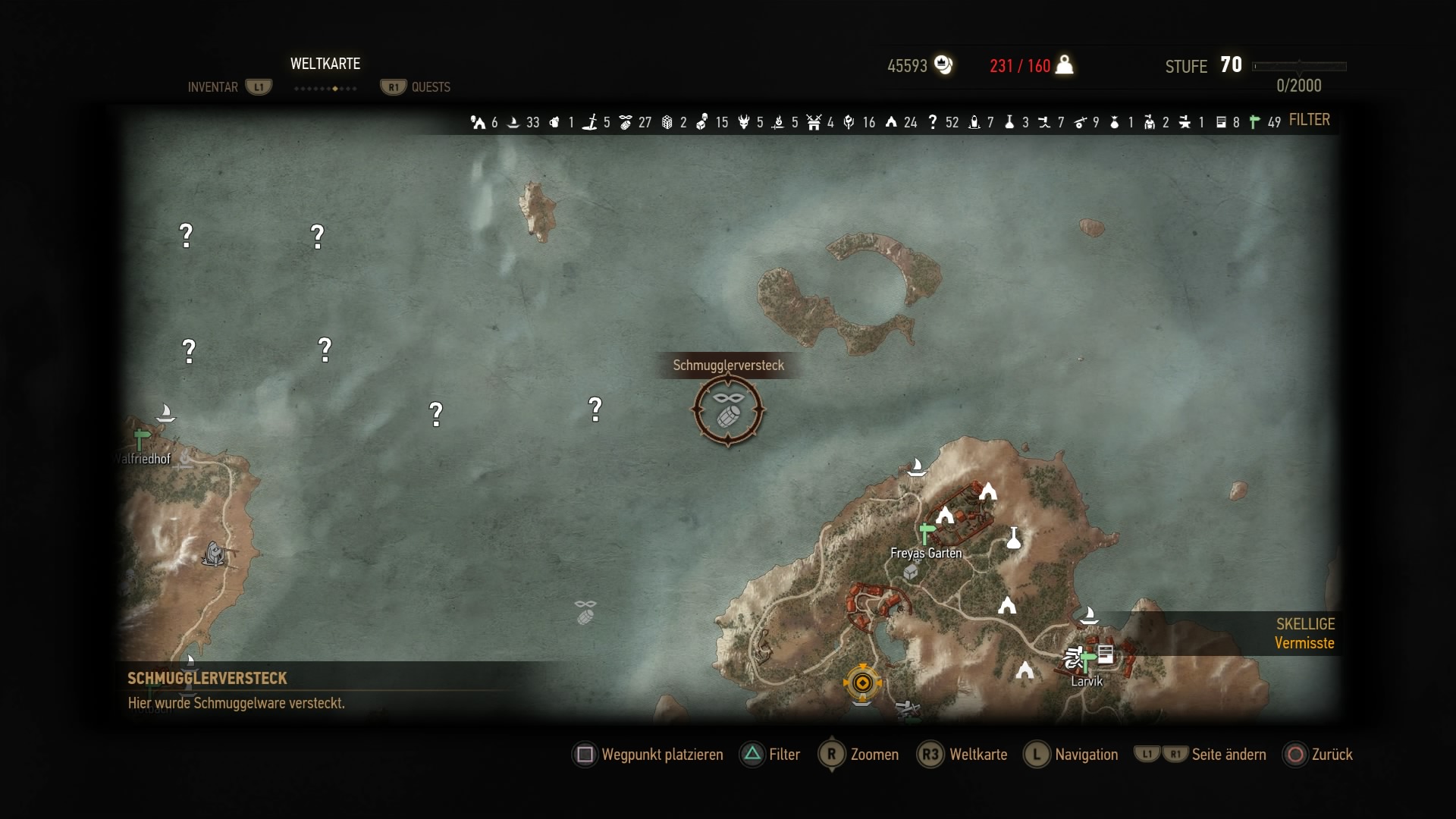Open the Quests tab

tap(430, 87)
